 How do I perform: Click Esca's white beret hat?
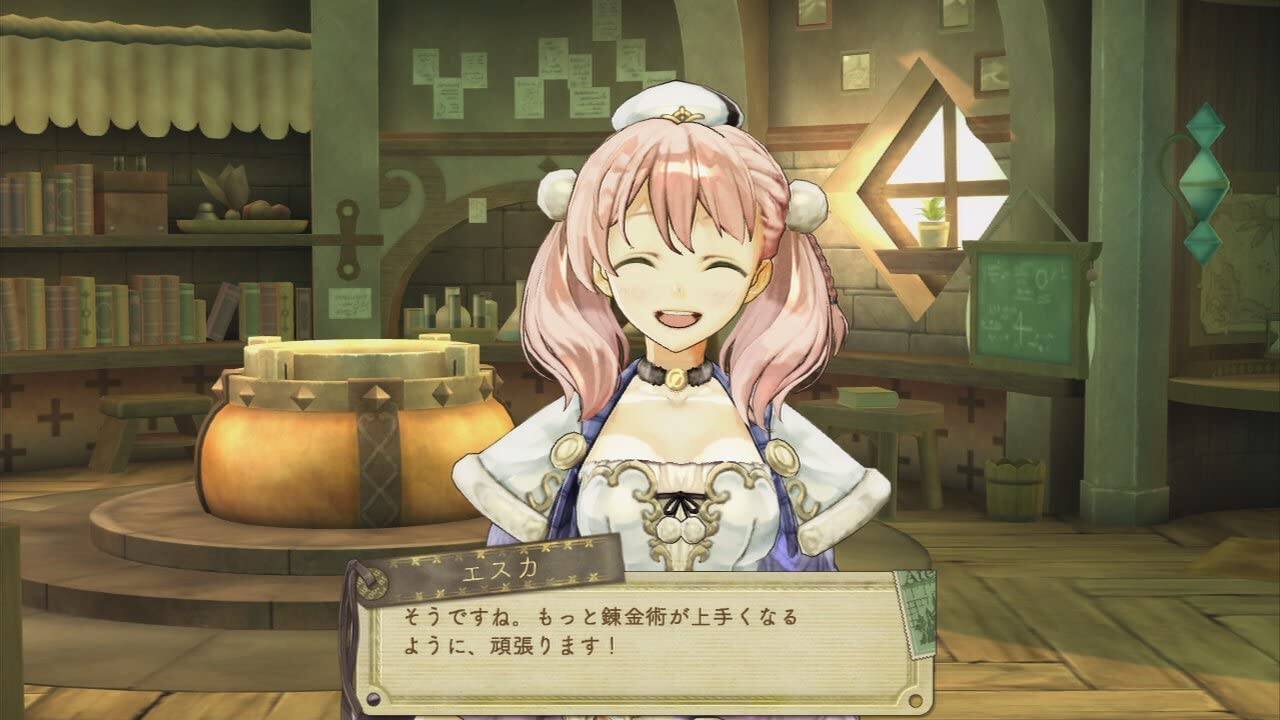coord(680,105)
